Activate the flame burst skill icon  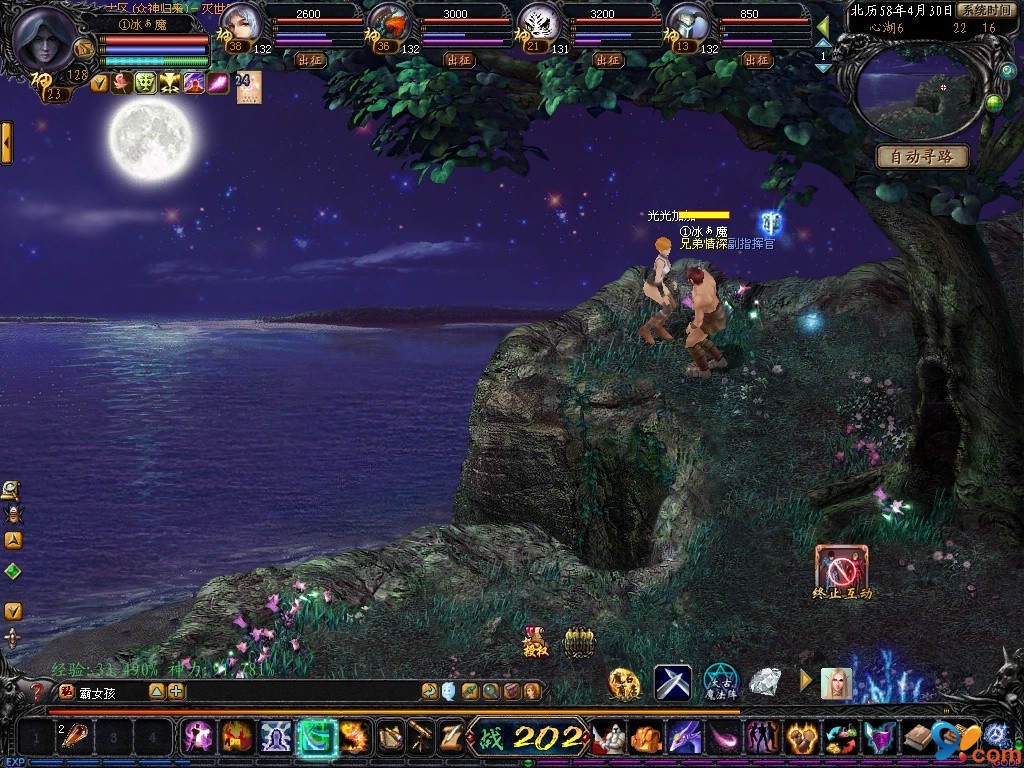pos(354,737)
